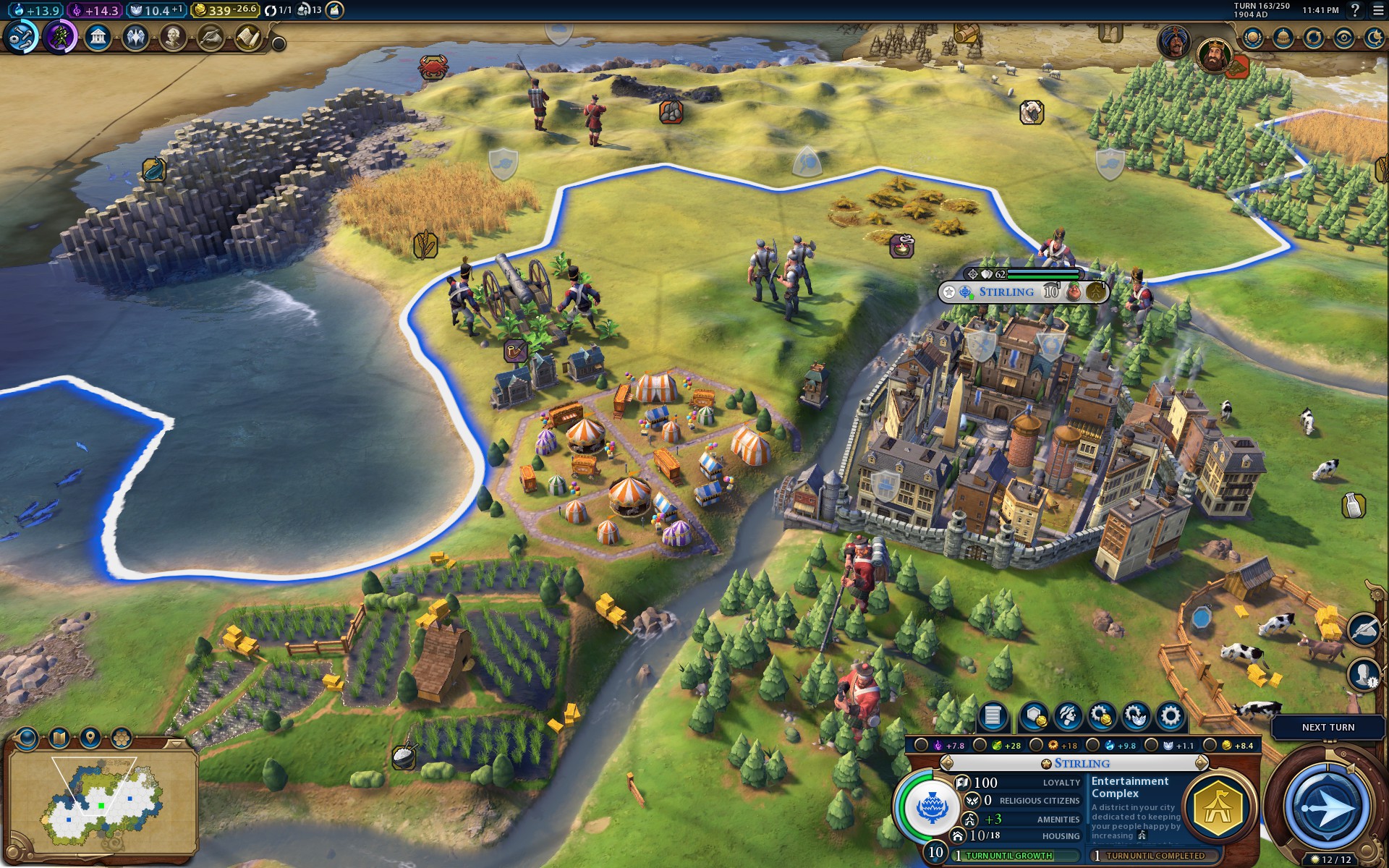Open the world rankings screen

tap(1253, 38)
